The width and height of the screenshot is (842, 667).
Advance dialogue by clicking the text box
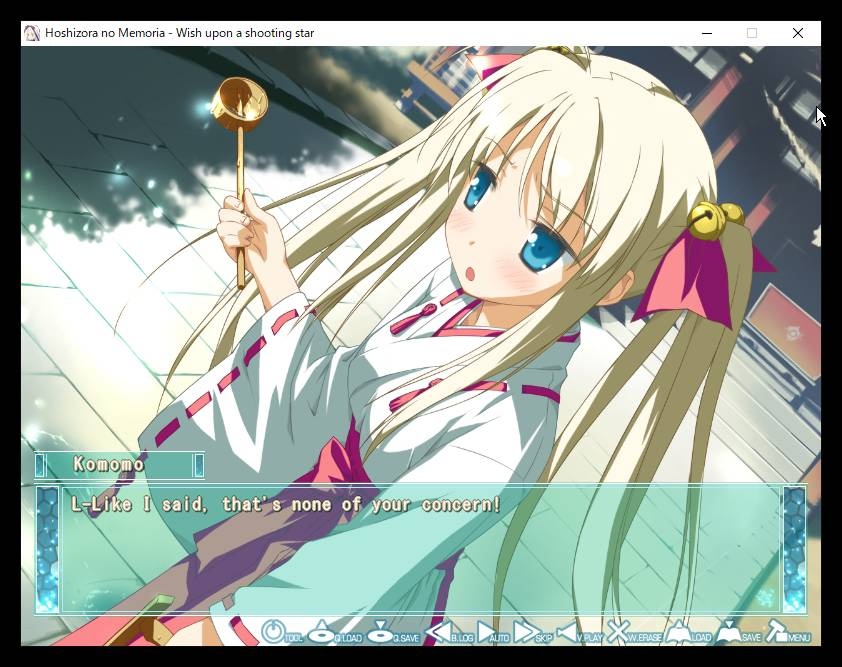pos(420,550)
